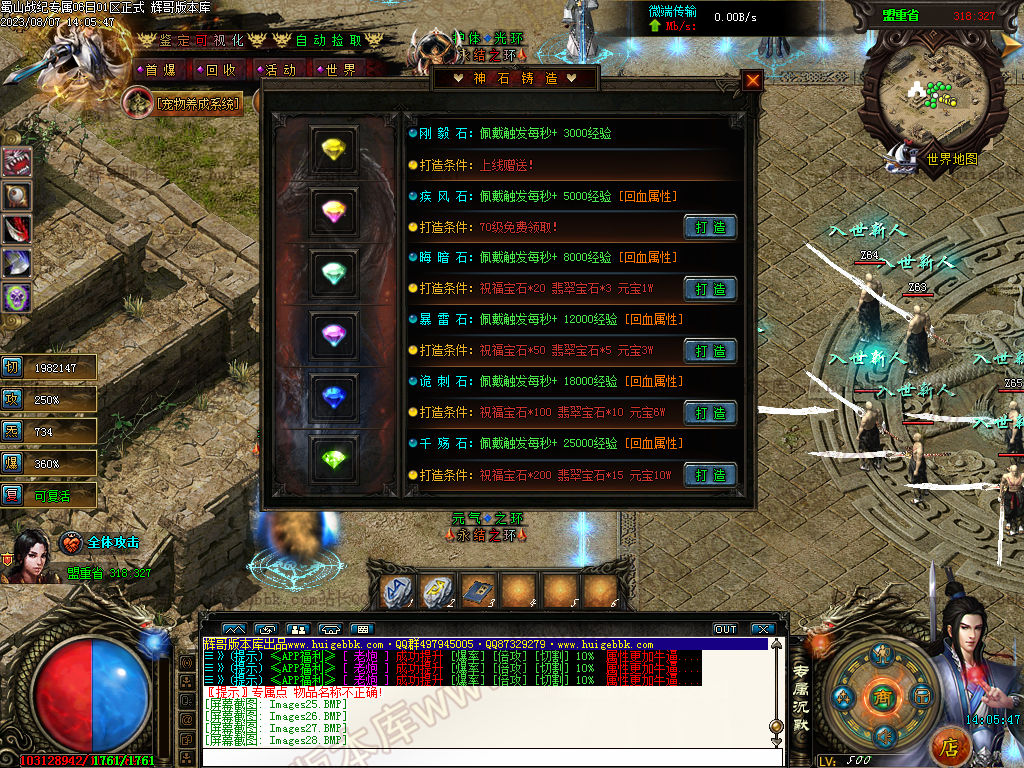The width and height of the screenshot is (1024, 768).
Task: Open the 世界地图 world map
Action: tap(951, 159)
